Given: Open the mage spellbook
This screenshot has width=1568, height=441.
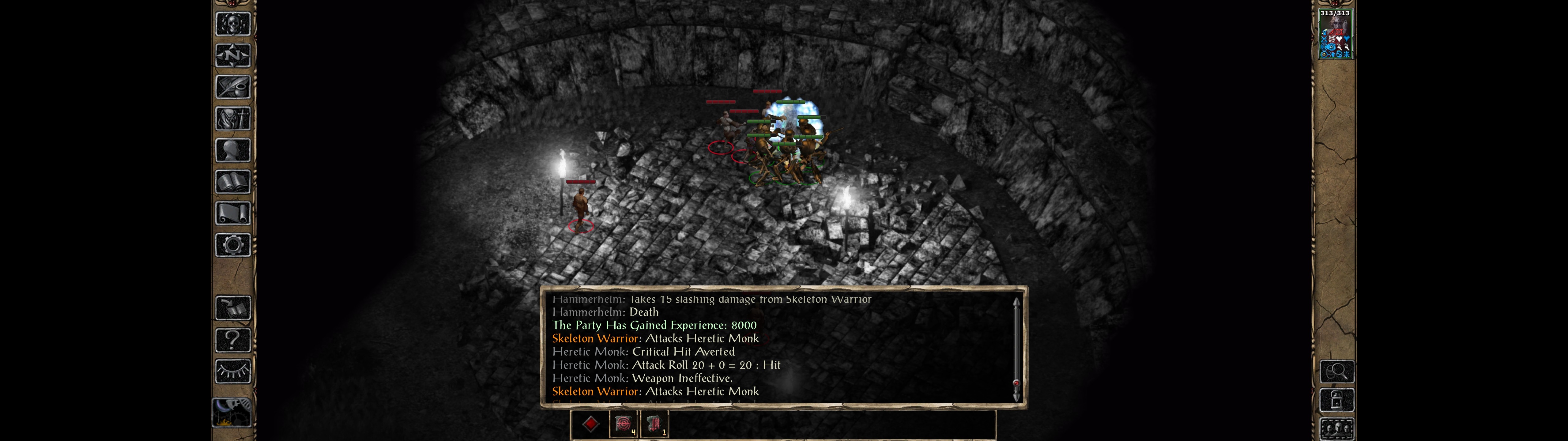Looking at the screenshot, I should pyautogui.click(x=232, y=182).
